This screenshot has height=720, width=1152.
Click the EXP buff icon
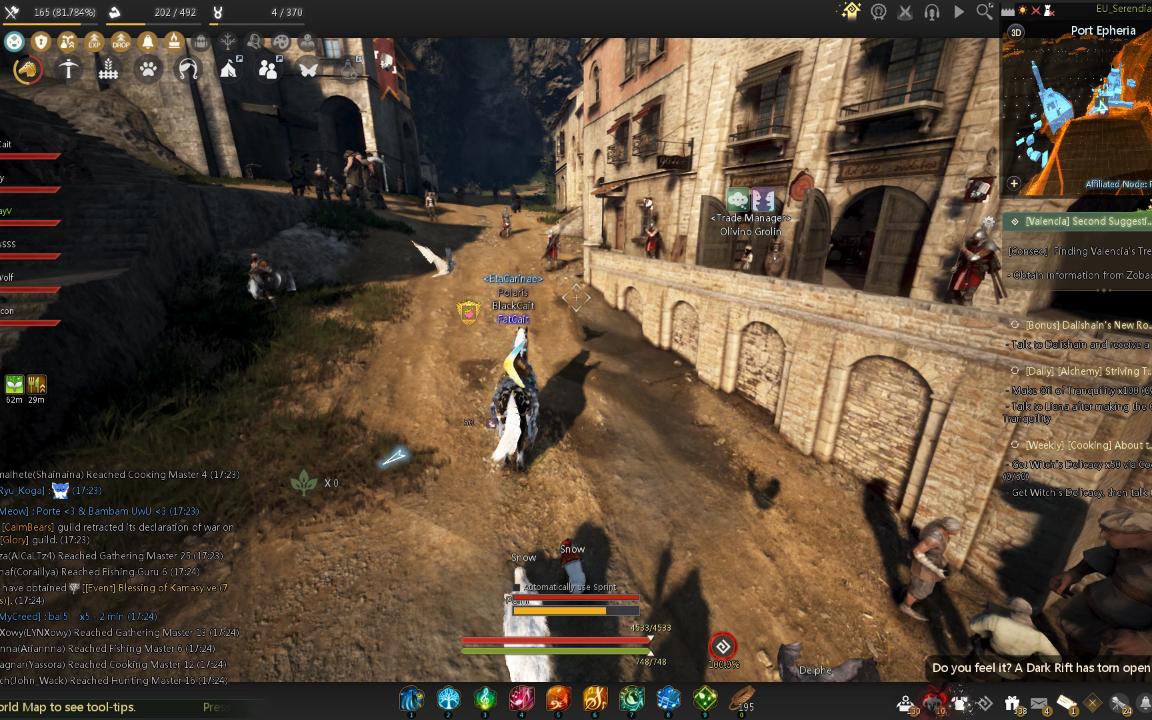pyautogui.click(x=94, y=42)
